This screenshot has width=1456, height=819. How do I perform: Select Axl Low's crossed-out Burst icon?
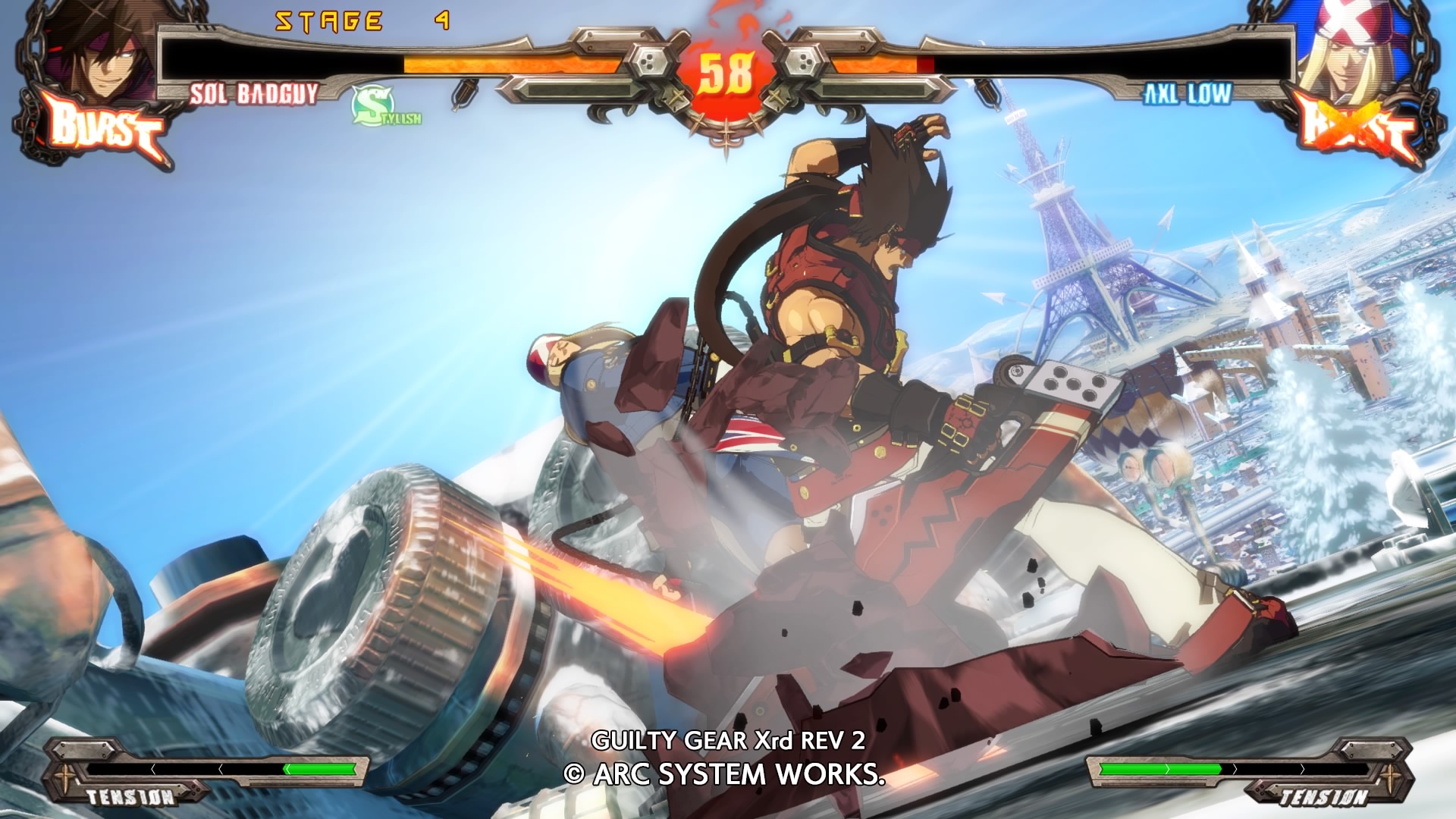coord(1357,130)
